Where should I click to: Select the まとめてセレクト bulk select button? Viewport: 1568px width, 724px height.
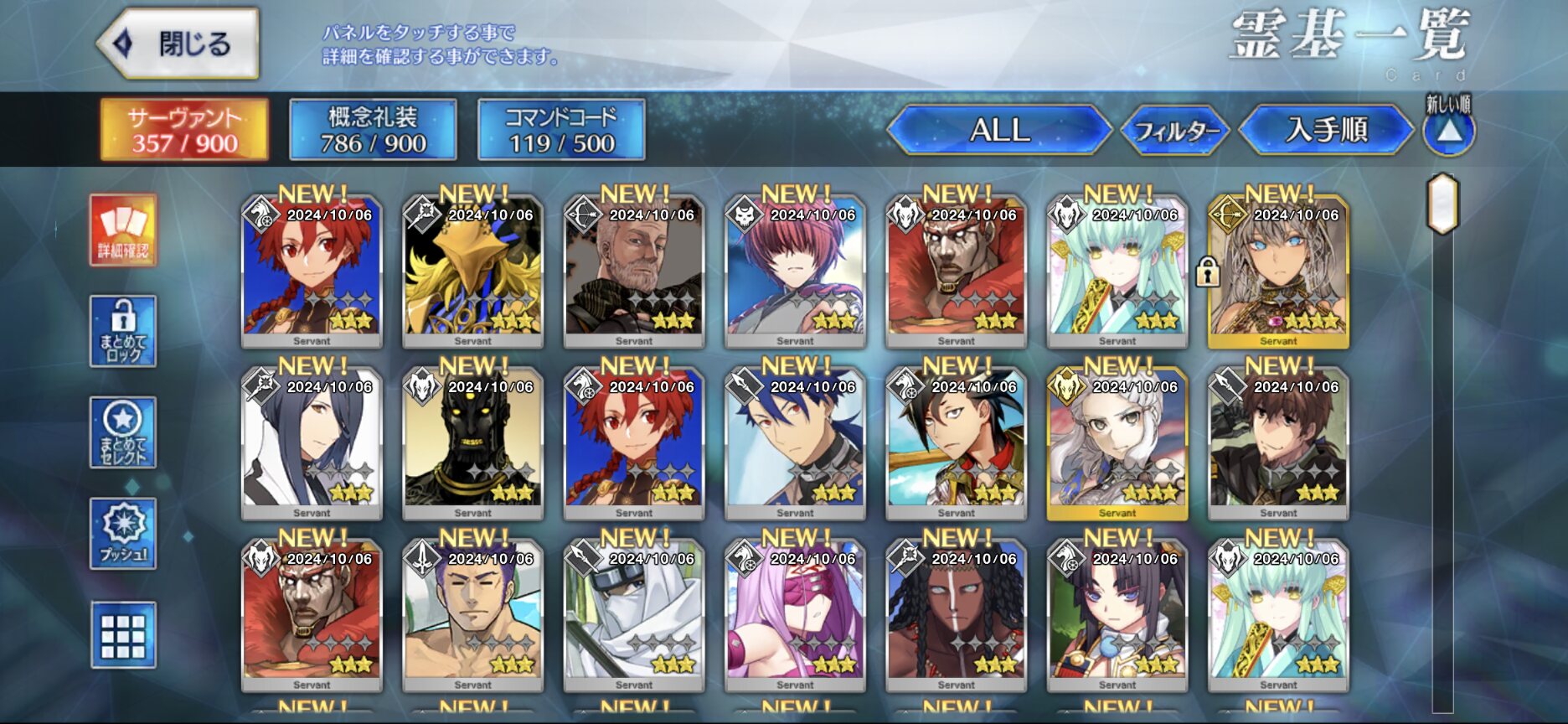pos(123,432)
